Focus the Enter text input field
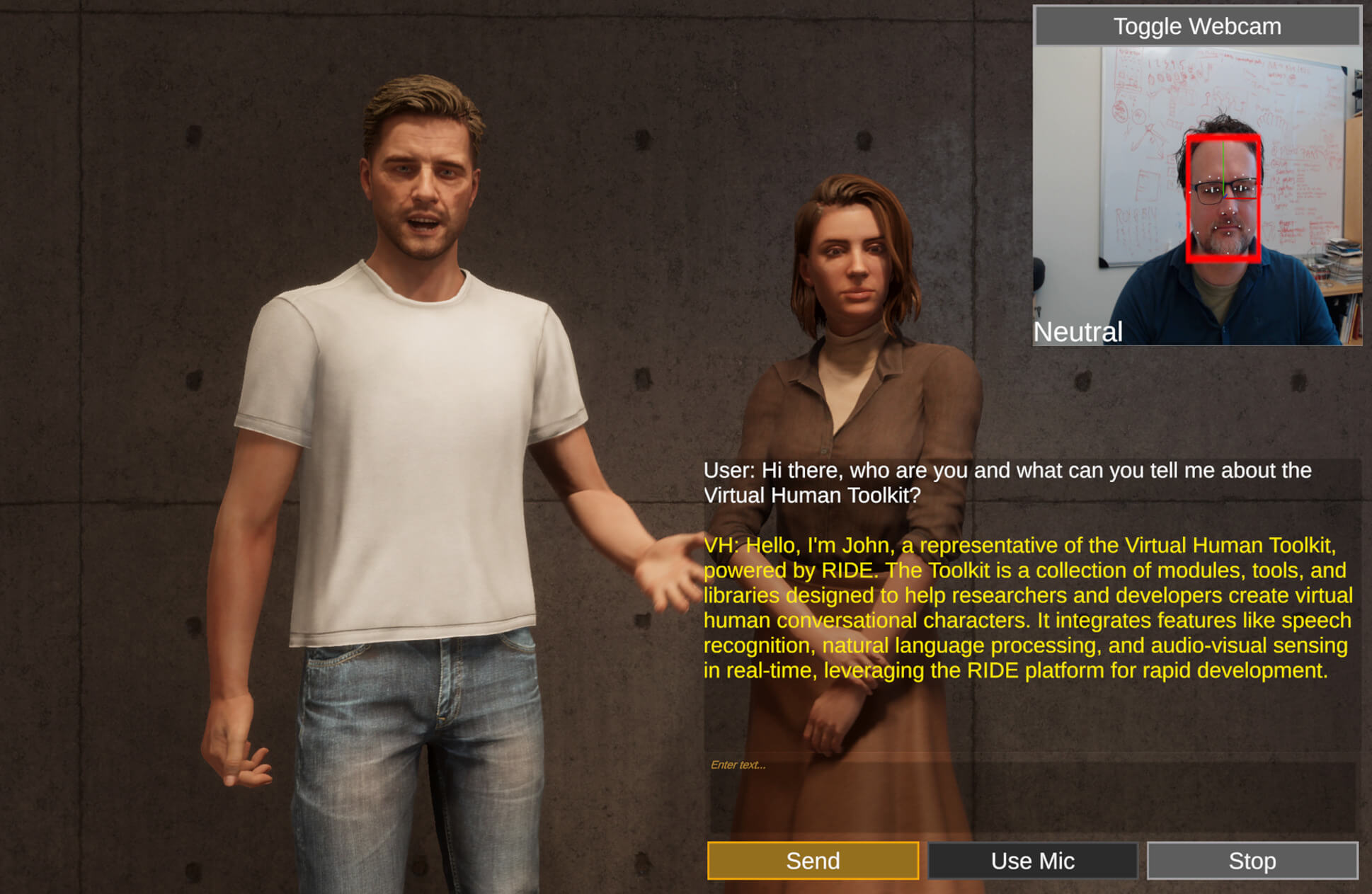This screenshot has width=1372, height=894. 1032,794
